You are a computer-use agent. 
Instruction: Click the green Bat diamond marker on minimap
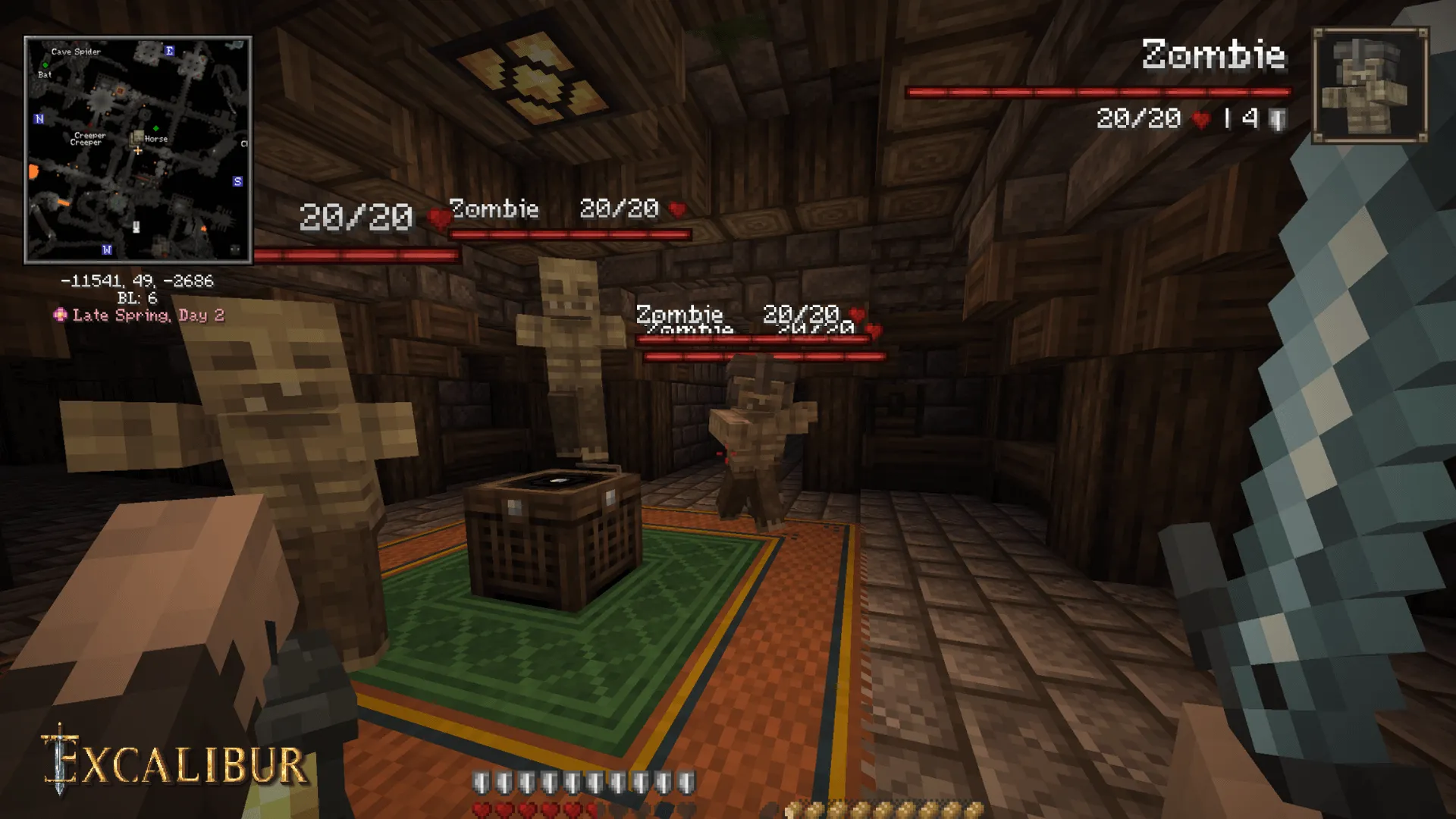pos(45,64)
